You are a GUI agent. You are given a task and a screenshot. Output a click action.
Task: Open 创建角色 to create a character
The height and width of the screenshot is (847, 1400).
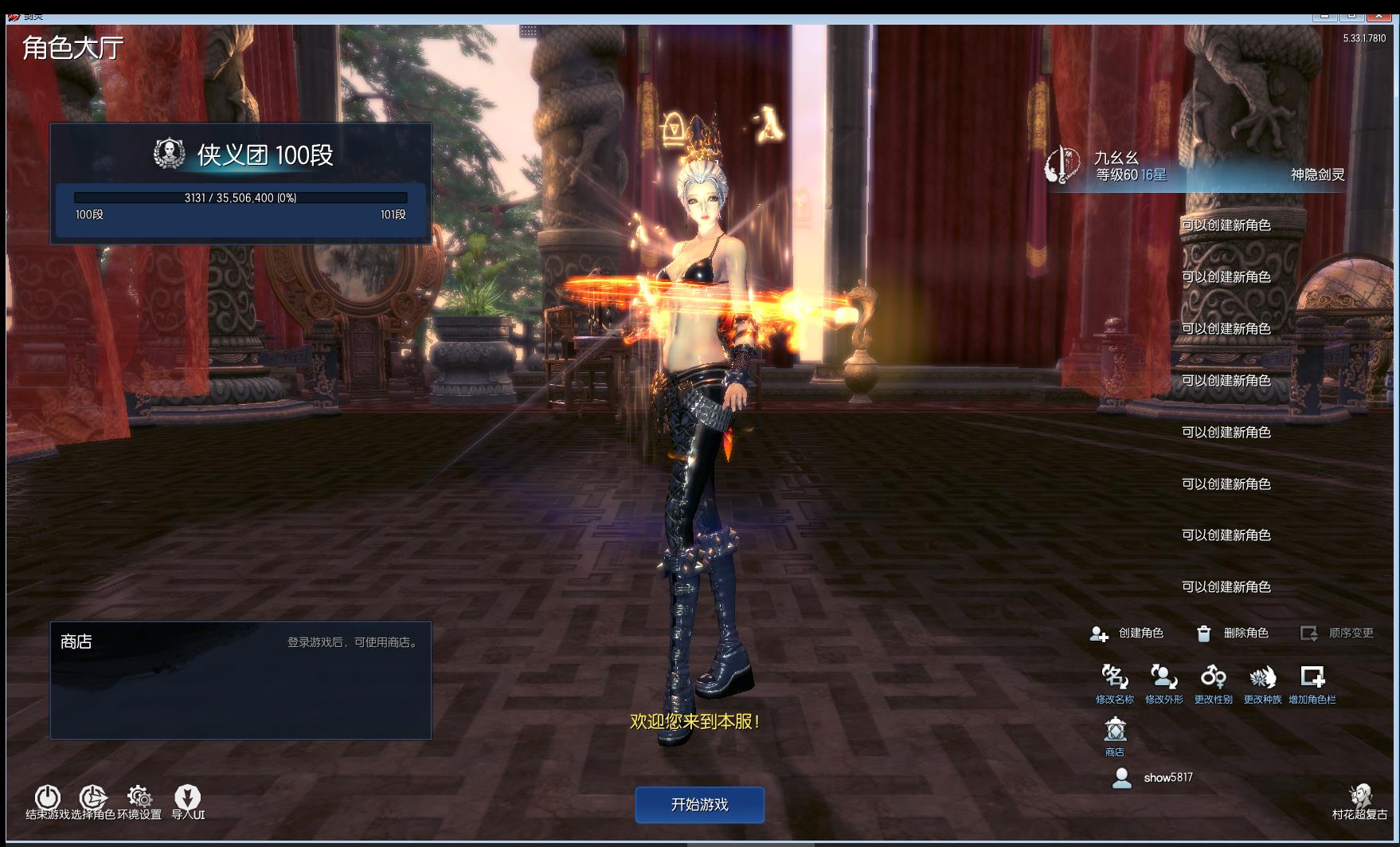tap(1128, 633)
